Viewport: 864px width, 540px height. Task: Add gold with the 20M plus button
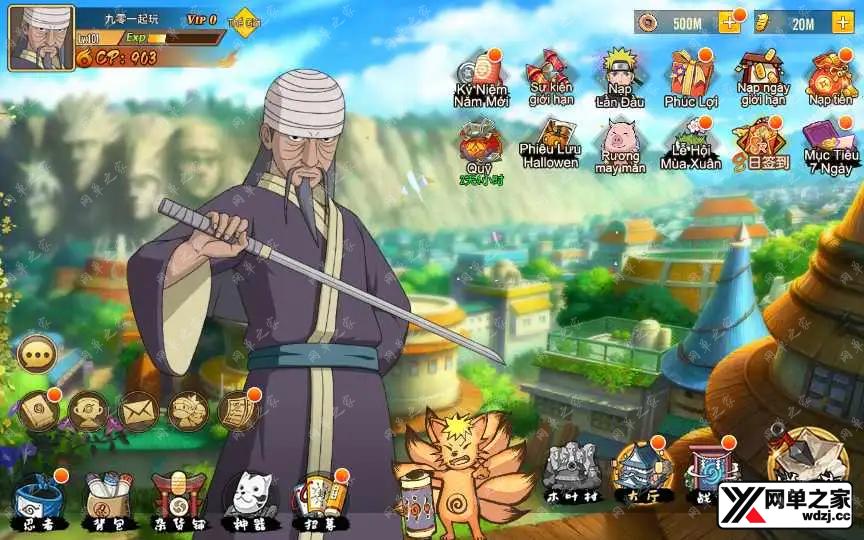(x=842, y=22)
